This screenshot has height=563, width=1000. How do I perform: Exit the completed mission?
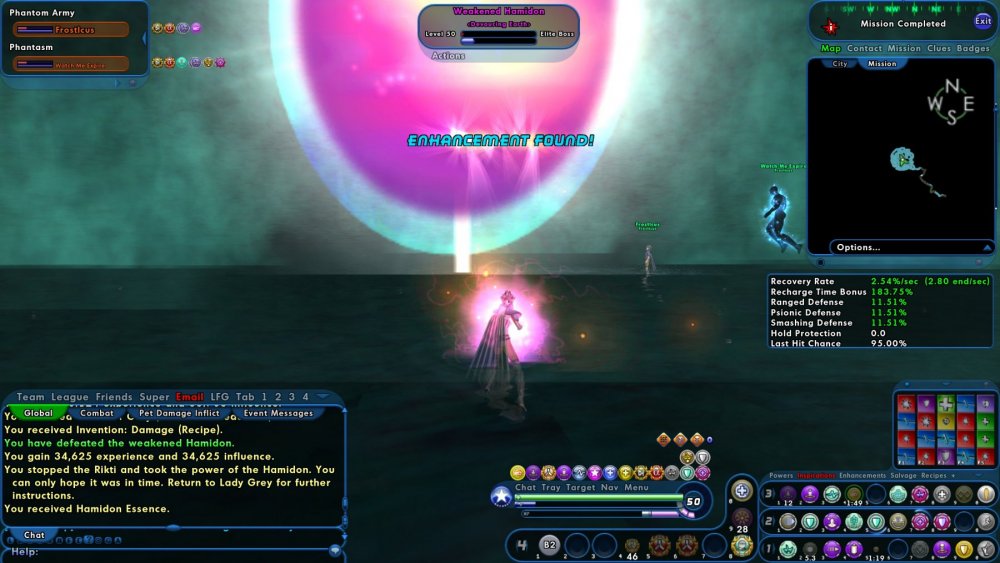coord(983,21)
